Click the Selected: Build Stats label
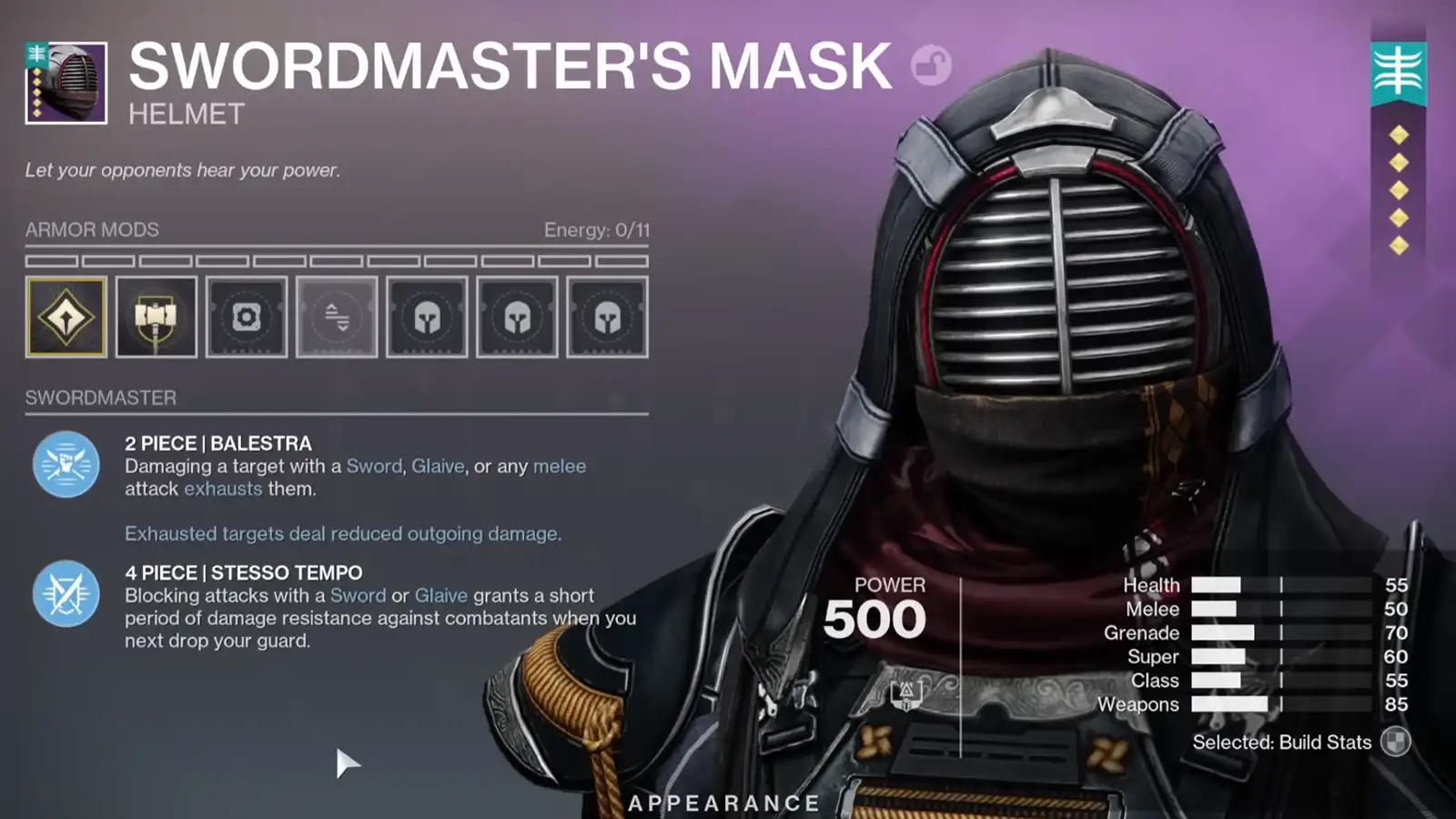The height and width of the screenshot is (819, 1456). click(x=1283, y=743)
